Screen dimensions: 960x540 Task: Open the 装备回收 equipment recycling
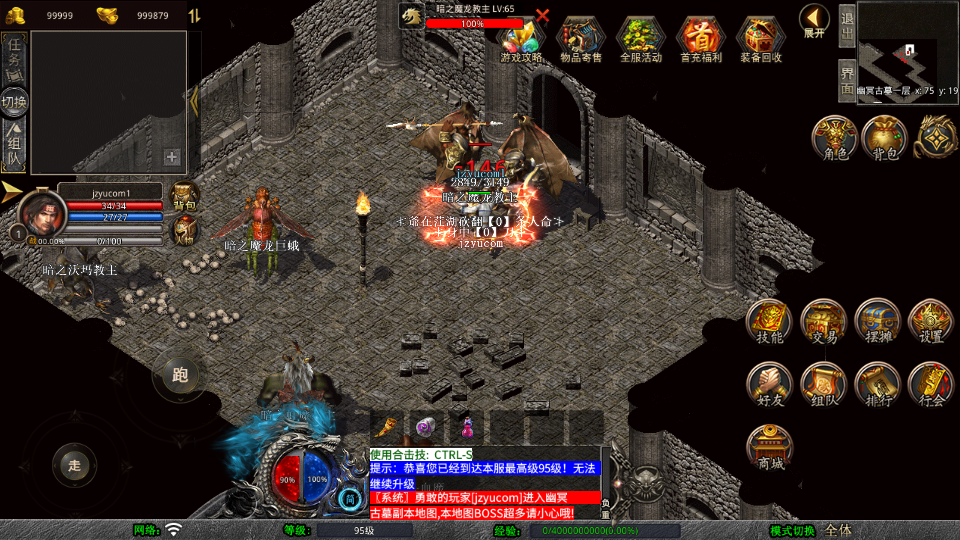click(760, 38)
